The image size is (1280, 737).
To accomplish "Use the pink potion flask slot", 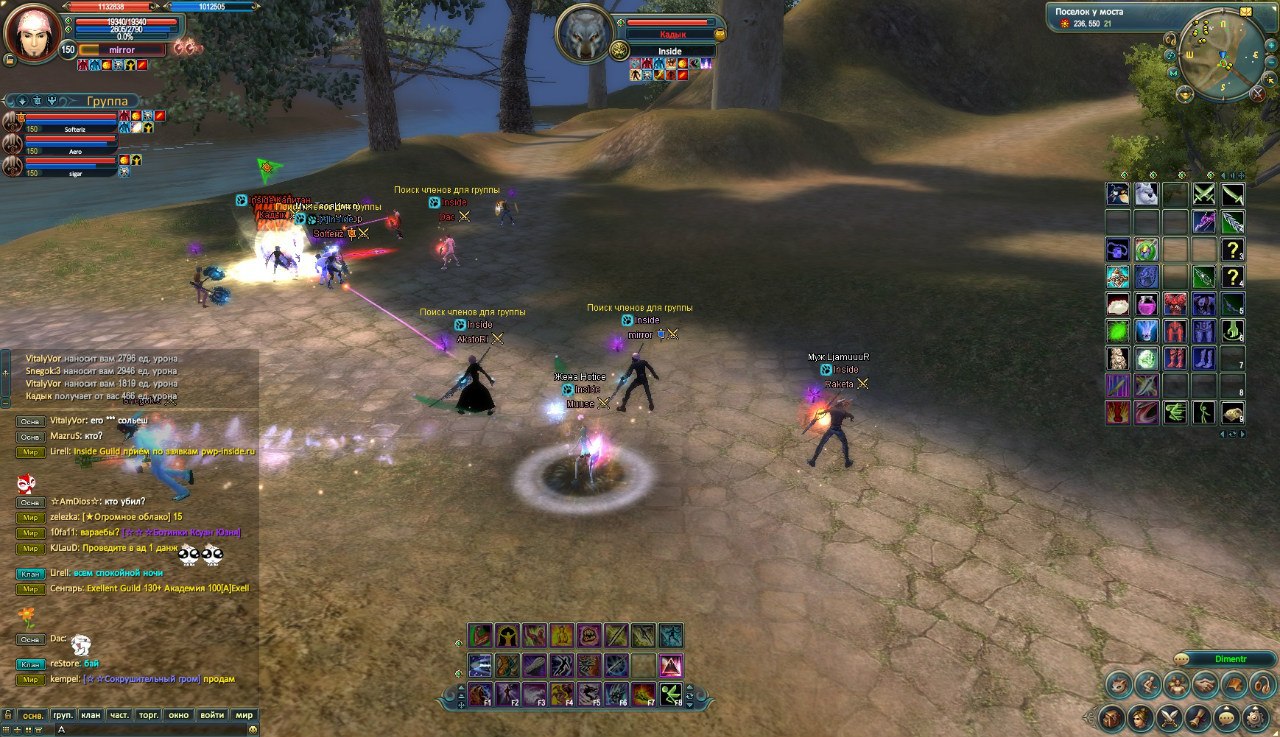I will (1146, 304).
